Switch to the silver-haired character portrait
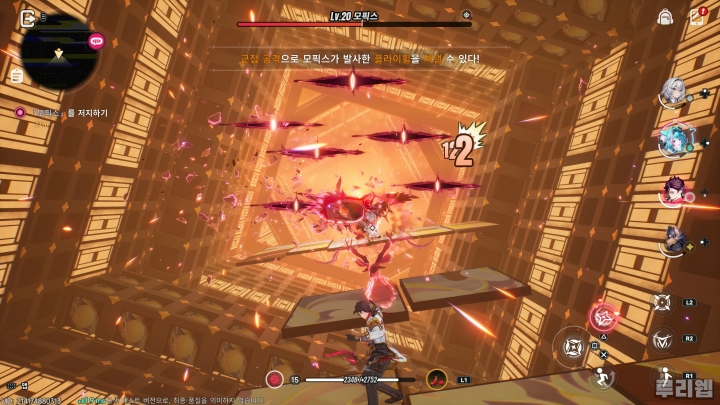 tap(672, 93)
